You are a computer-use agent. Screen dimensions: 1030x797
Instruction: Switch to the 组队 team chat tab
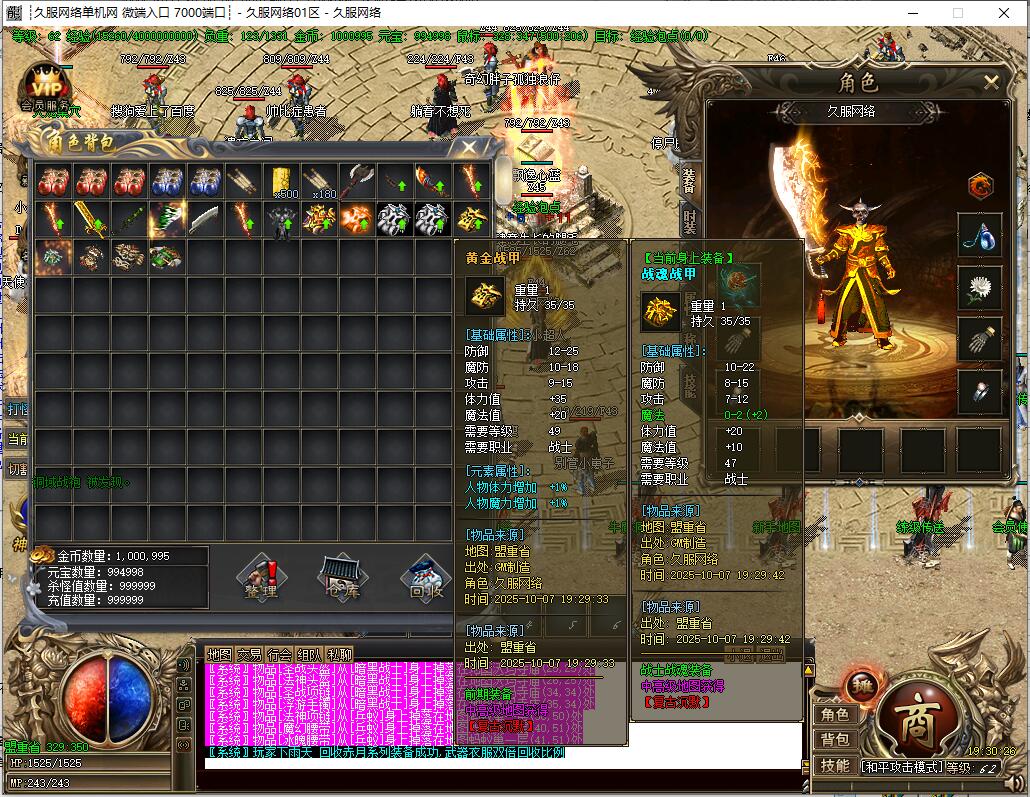point(309,654)
